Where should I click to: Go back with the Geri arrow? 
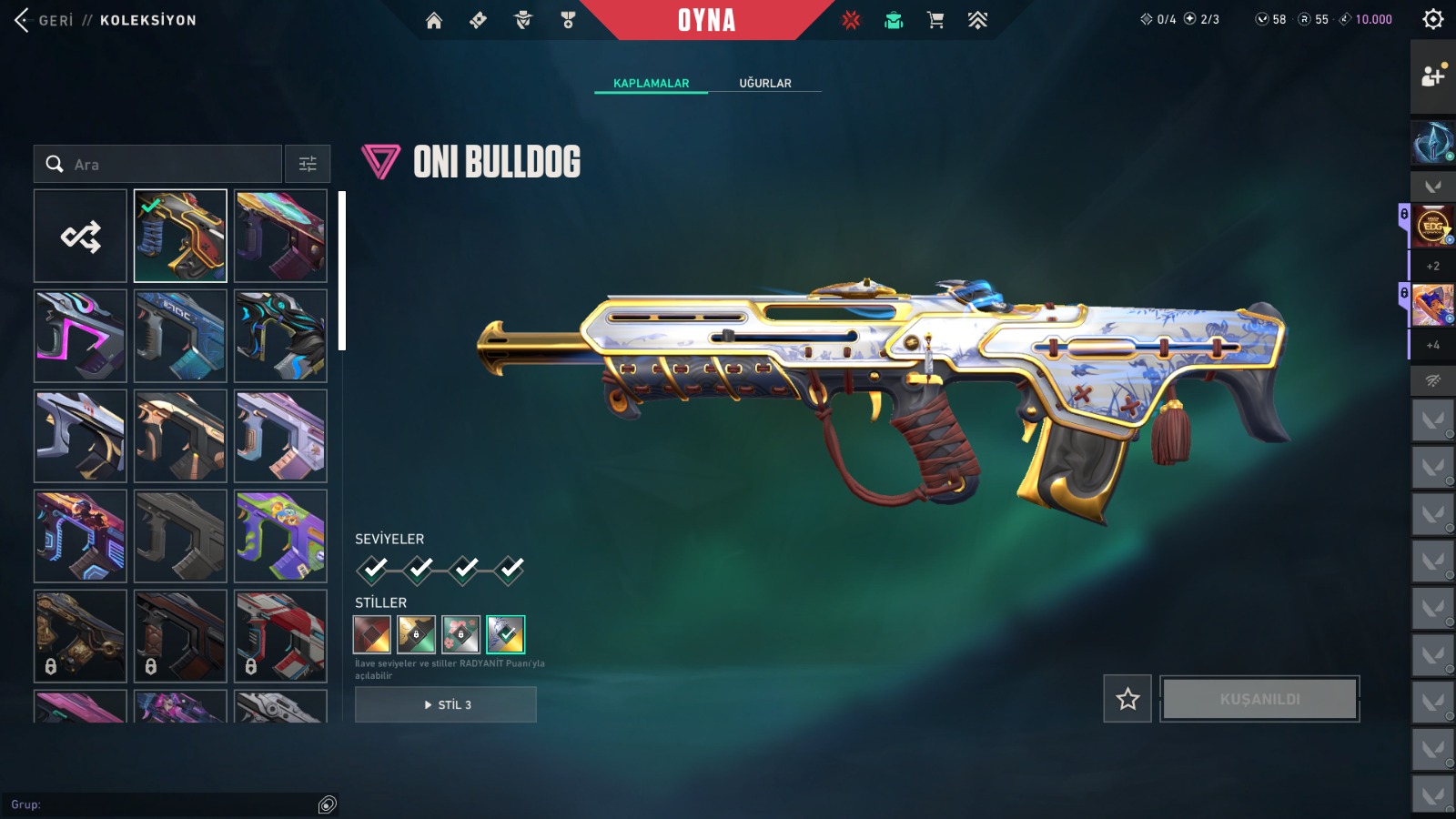click(x=23, y=20)
